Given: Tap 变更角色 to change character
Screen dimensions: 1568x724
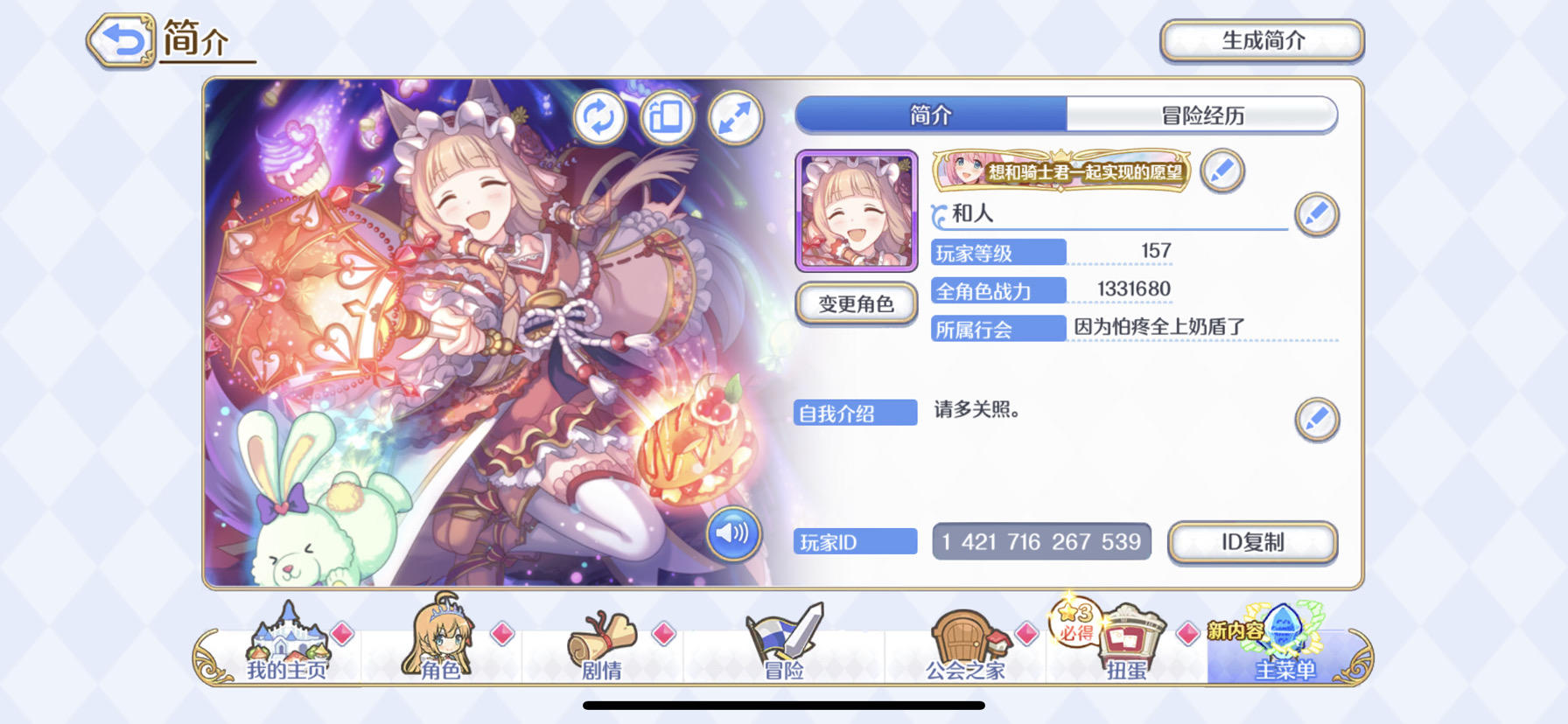Looking at the screenshot, I should 855,303.
